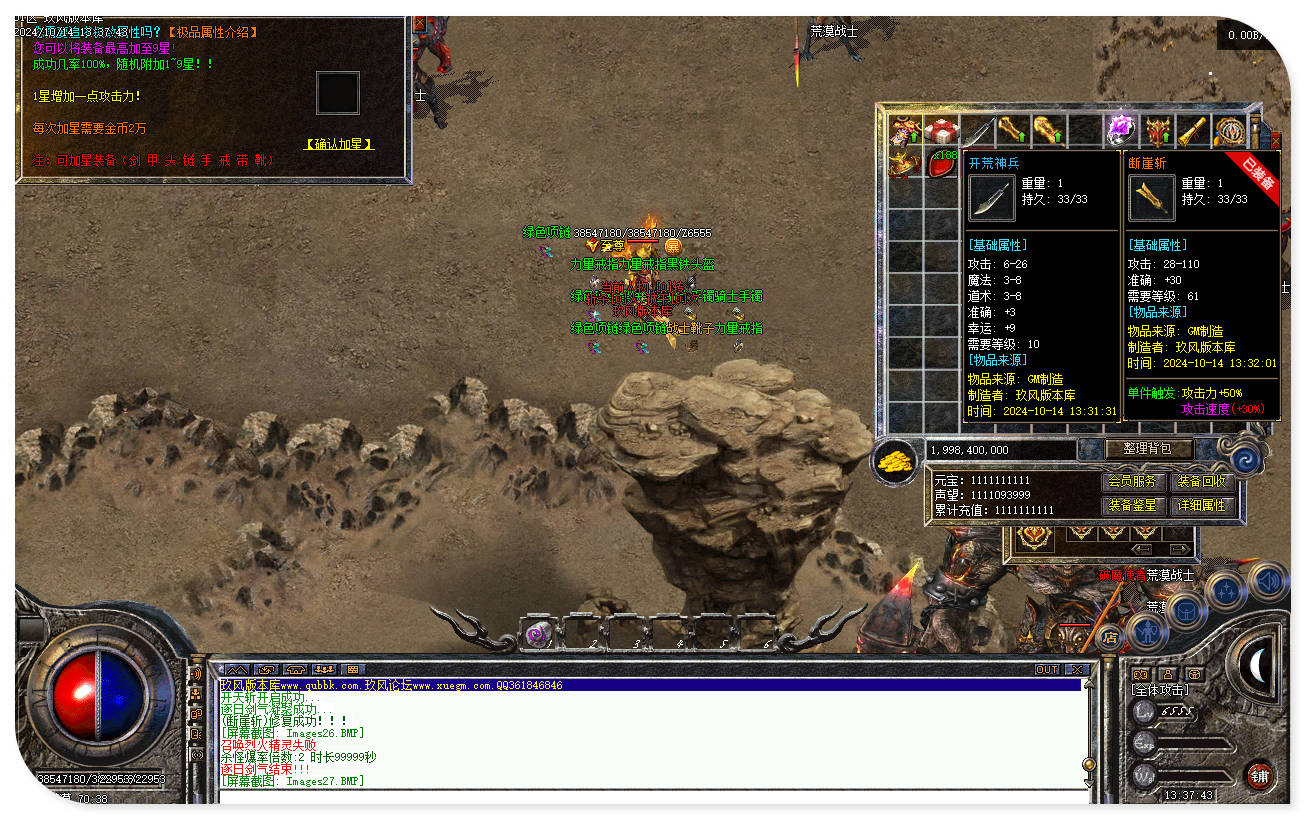This screenshot has height=819, width=1306.
Task: Click the chat window OUT button
Action: pos(1046,669)
